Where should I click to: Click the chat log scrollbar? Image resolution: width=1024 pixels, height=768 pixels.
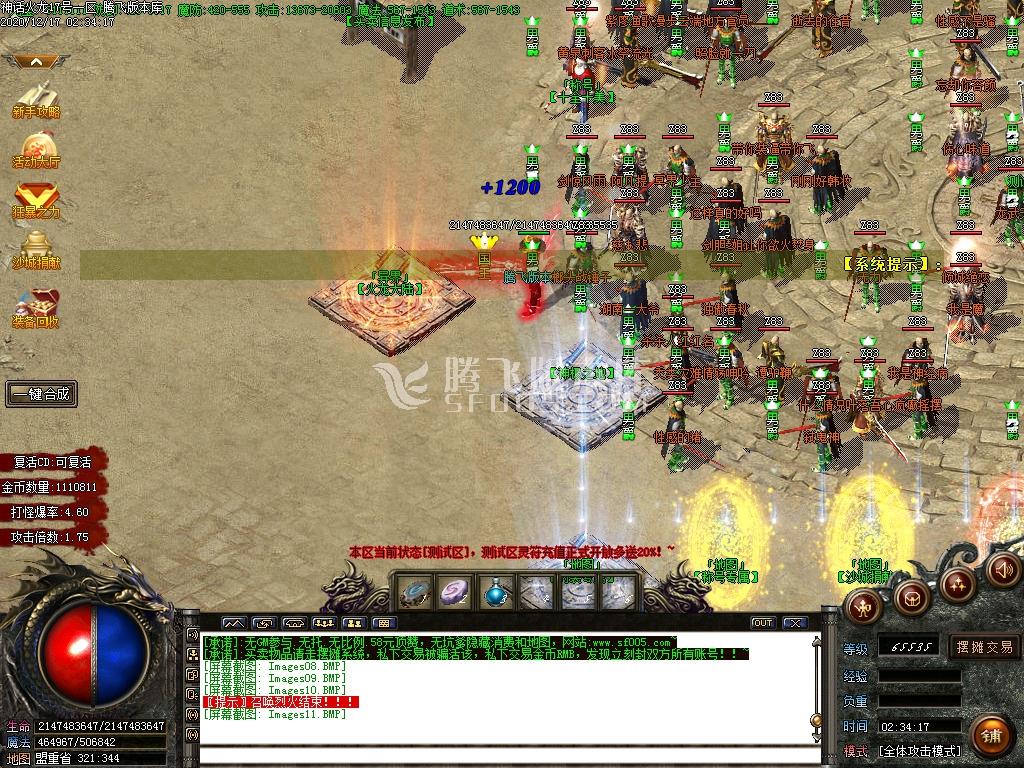(x=817, y=690)
